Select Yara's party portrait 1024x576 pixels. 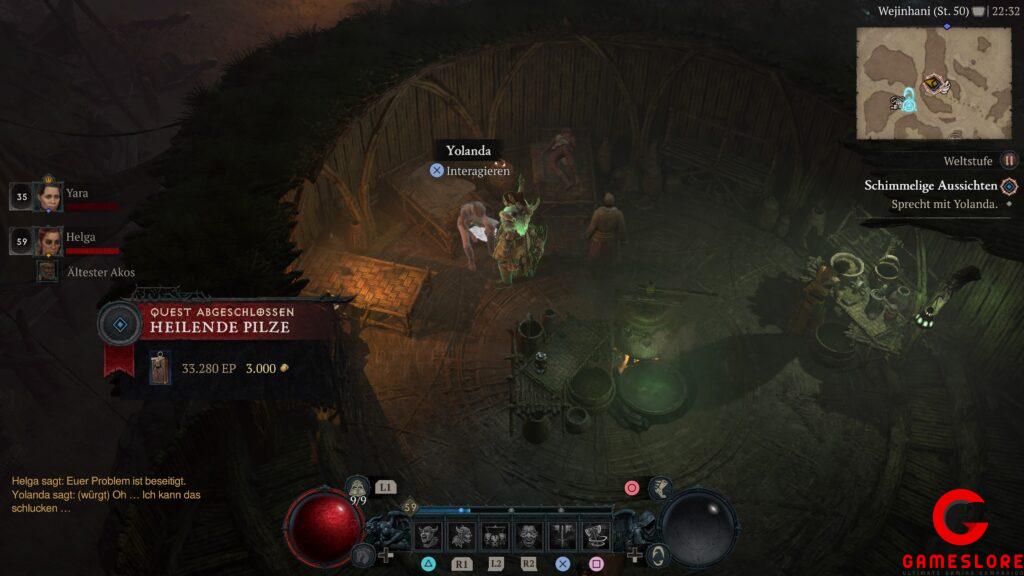48,197
